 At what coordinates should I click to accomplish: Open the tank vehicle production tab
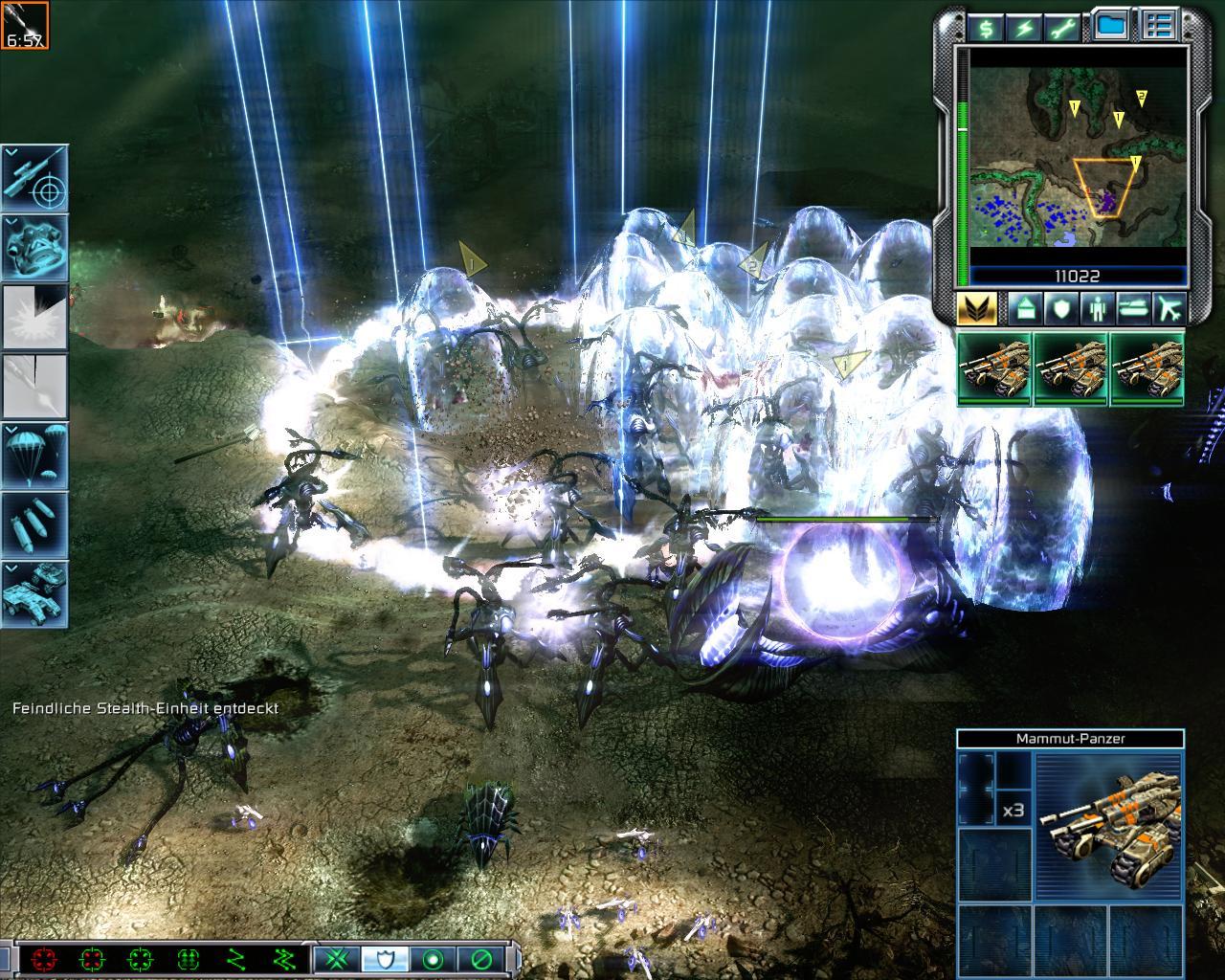[x=1133, y=309]
